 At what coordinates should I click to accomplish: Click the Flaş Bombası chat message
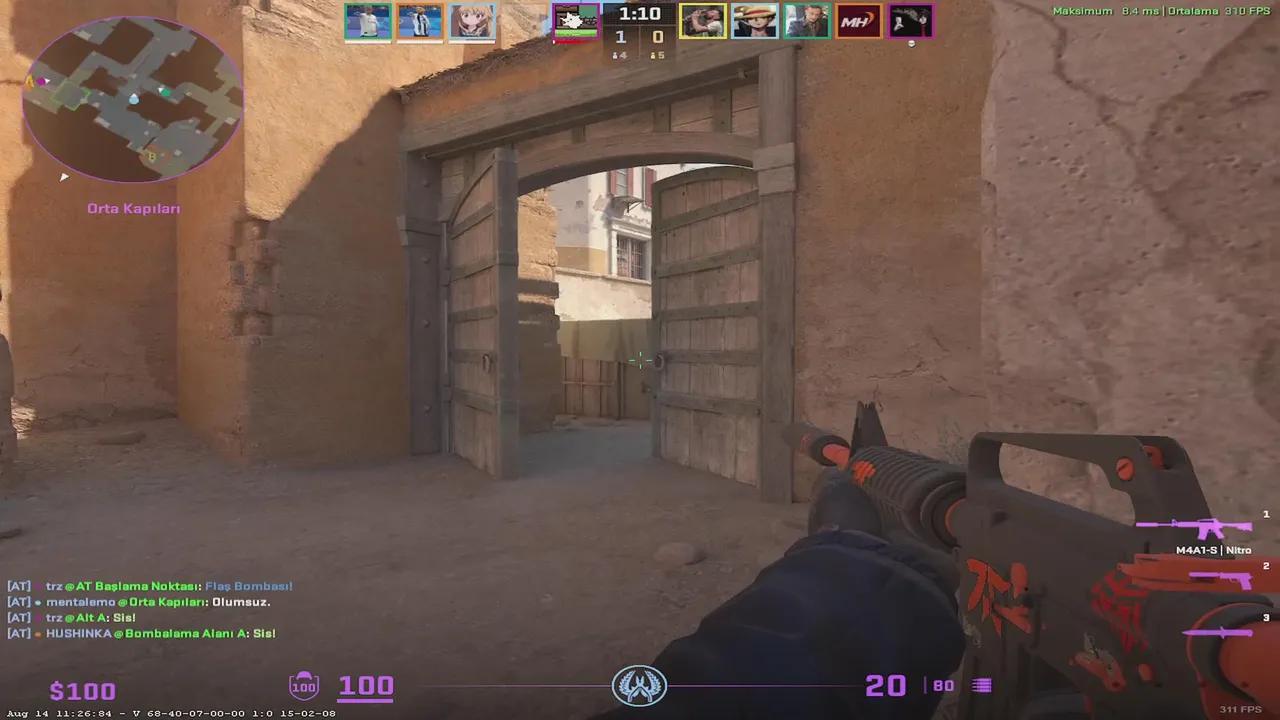(248, 586)
